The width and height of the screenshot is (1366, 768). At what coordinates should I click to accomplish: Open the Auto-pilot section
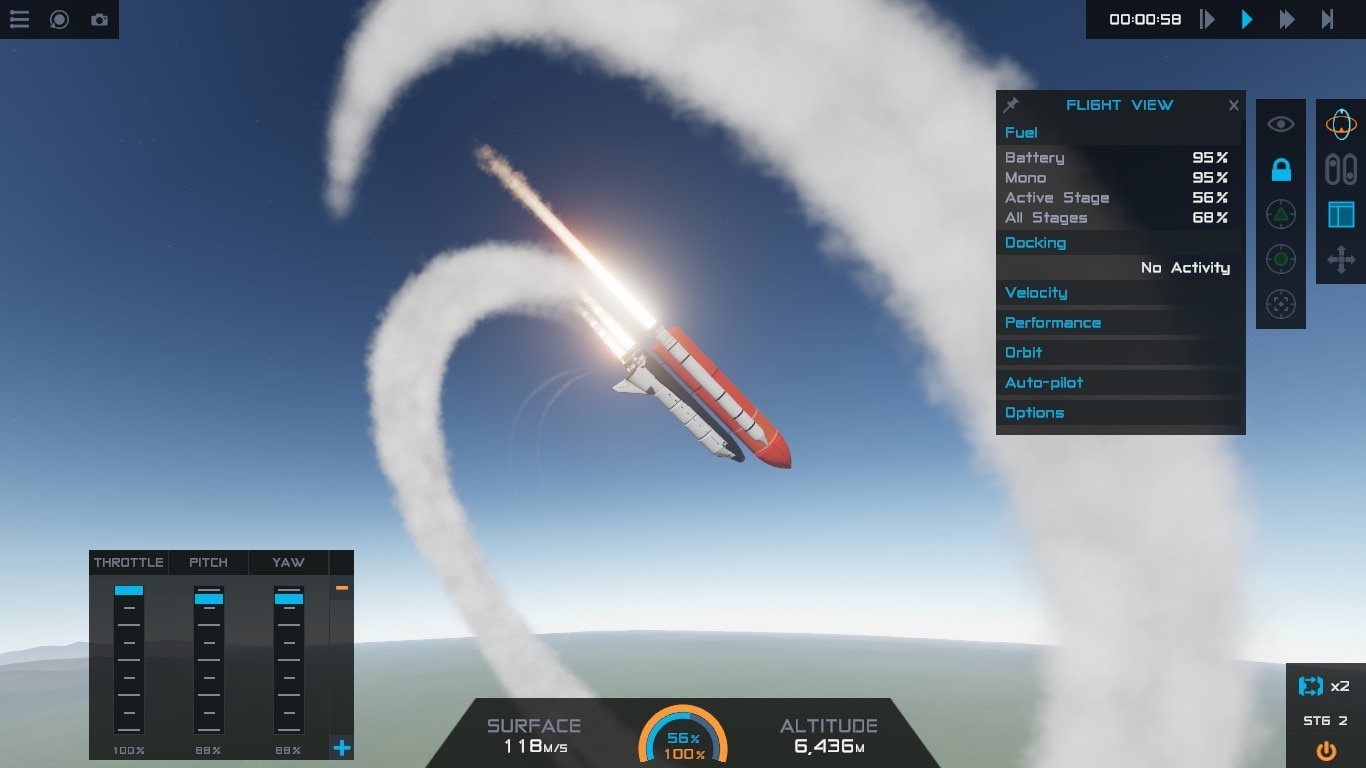pyautogui.click(x=1044, y=382)
